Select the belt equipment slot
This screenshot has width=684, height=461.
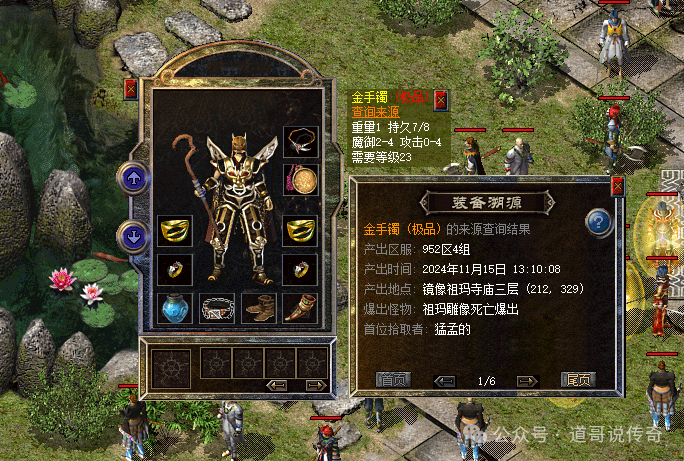pyautogui.click(x=217, y=307)
